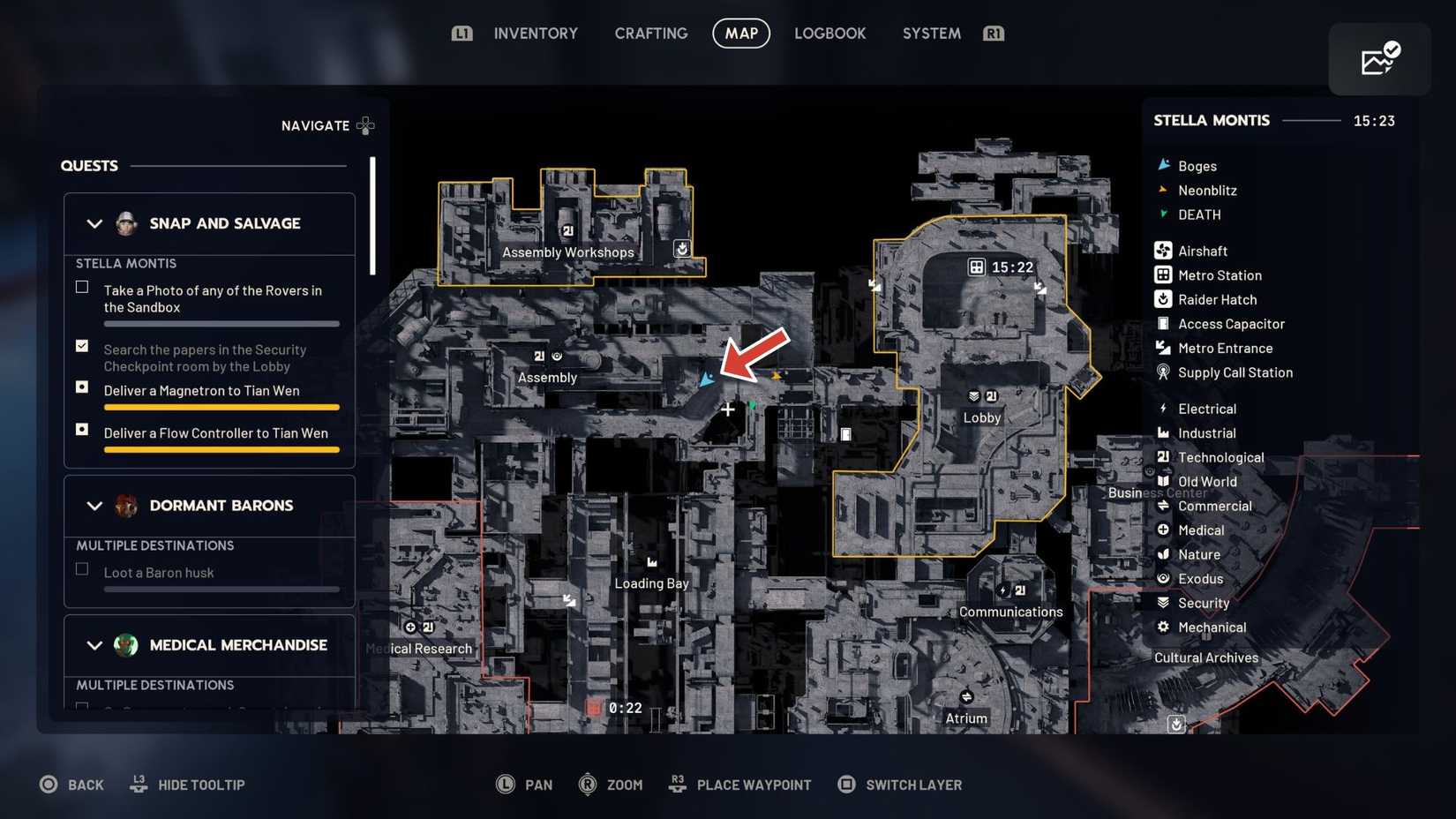1456x819 pixels.
Task: Select the Technological icon near Assembly Workshops
Action: (x=566, y=230)
